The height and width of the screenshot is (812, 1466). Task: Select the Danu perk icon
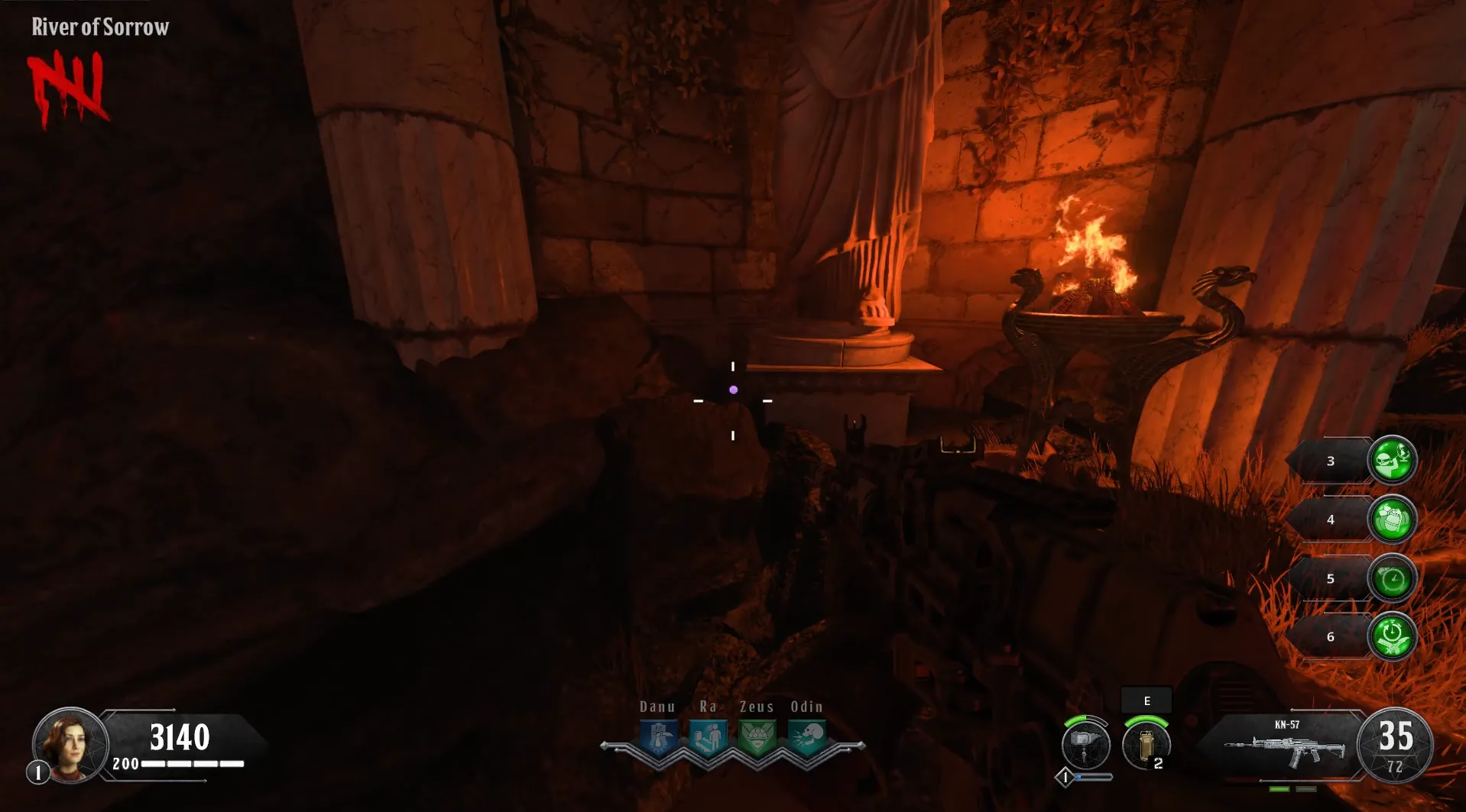[x=658, y=738]
